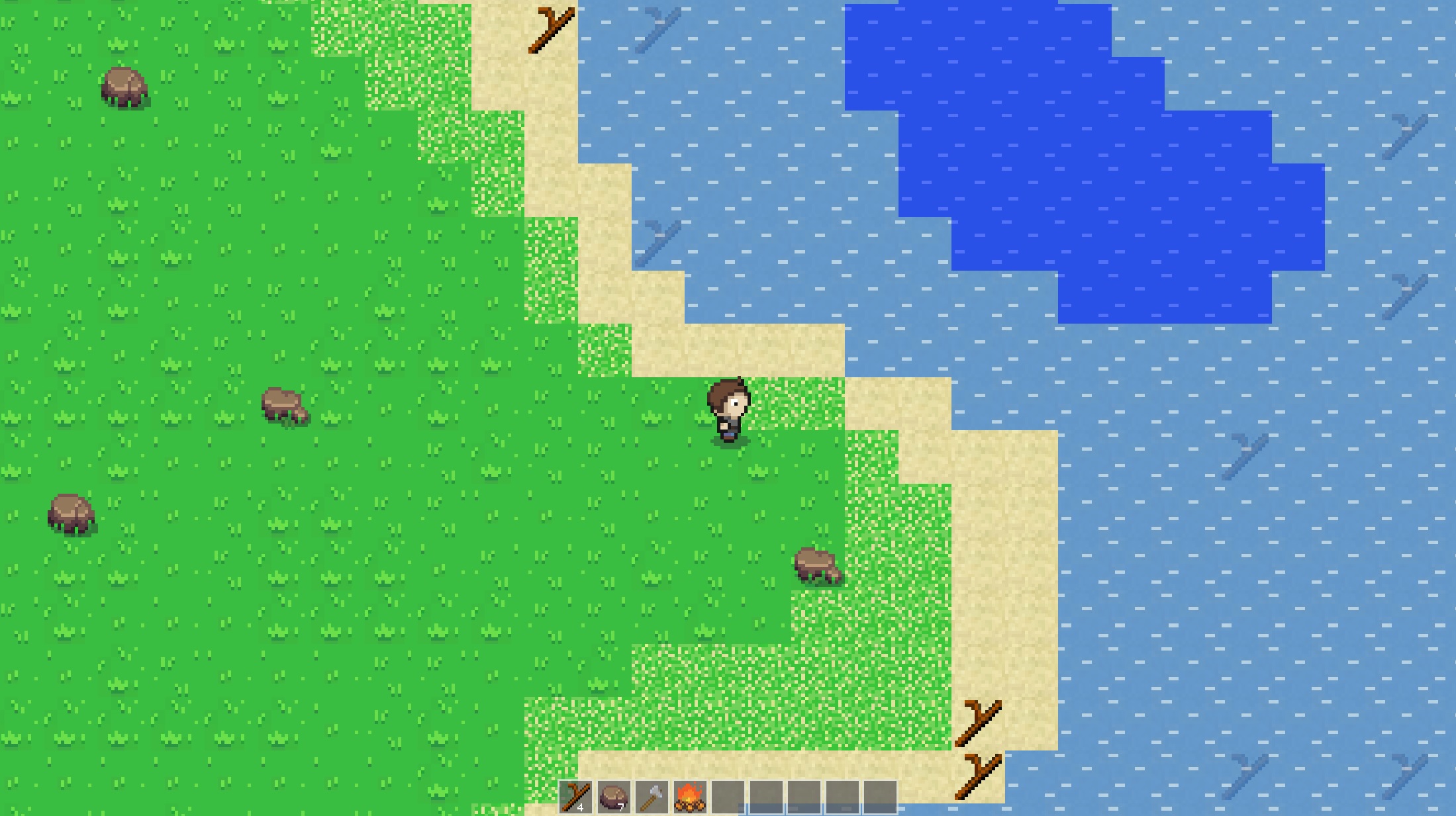Click the rock on the upper-left grass

tap(123, 86)
